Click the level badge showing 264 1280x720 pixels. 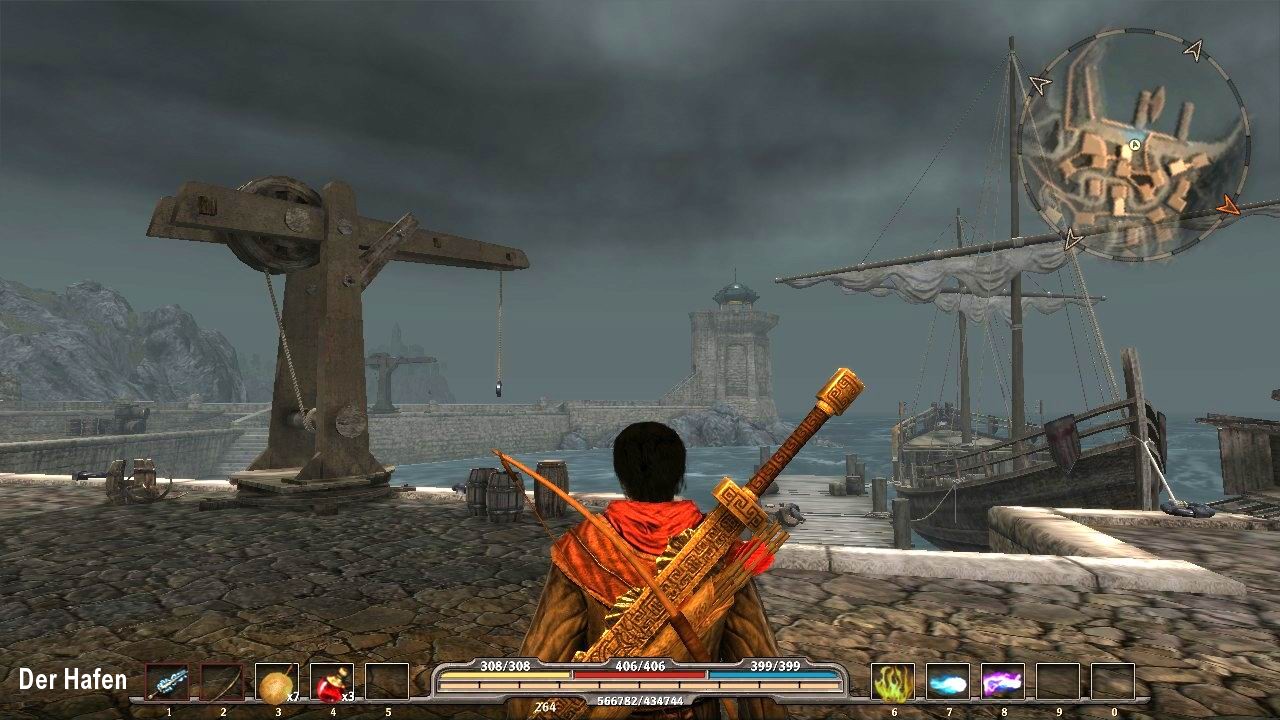coord(545,705)
